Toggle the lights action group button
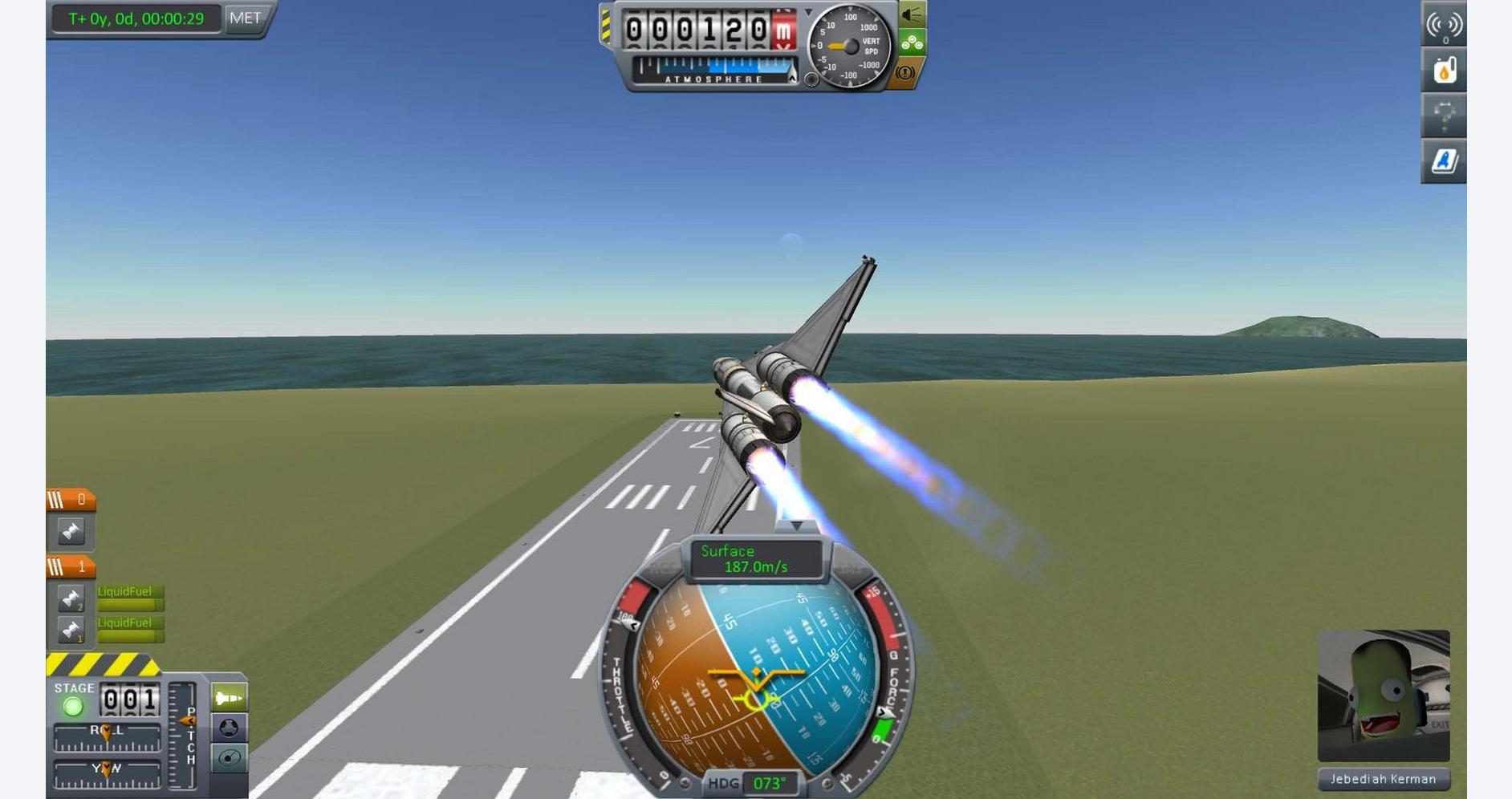 click(x=911, y=14)
